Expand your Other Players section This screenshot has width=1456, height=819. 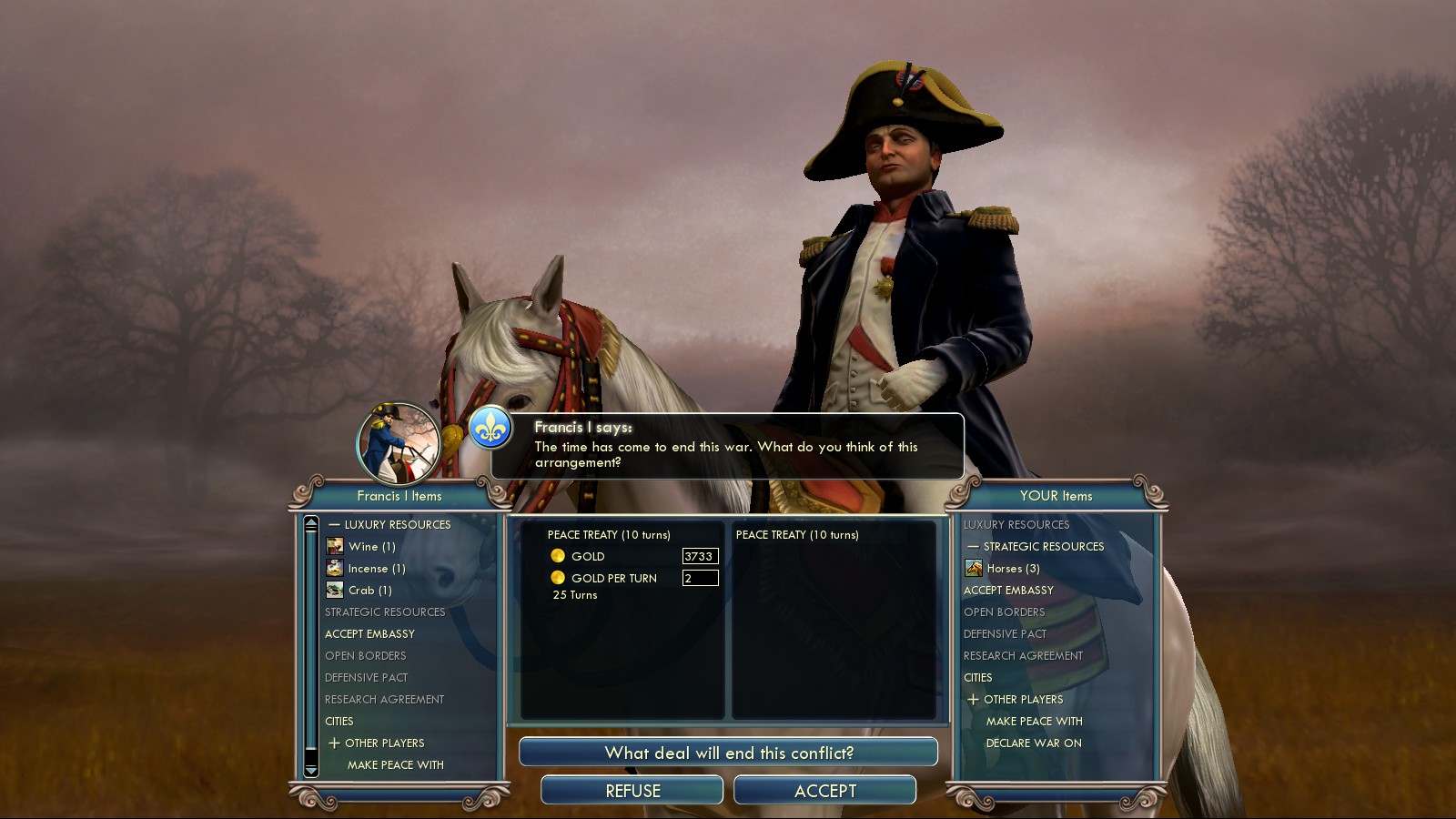pos(973,700)
